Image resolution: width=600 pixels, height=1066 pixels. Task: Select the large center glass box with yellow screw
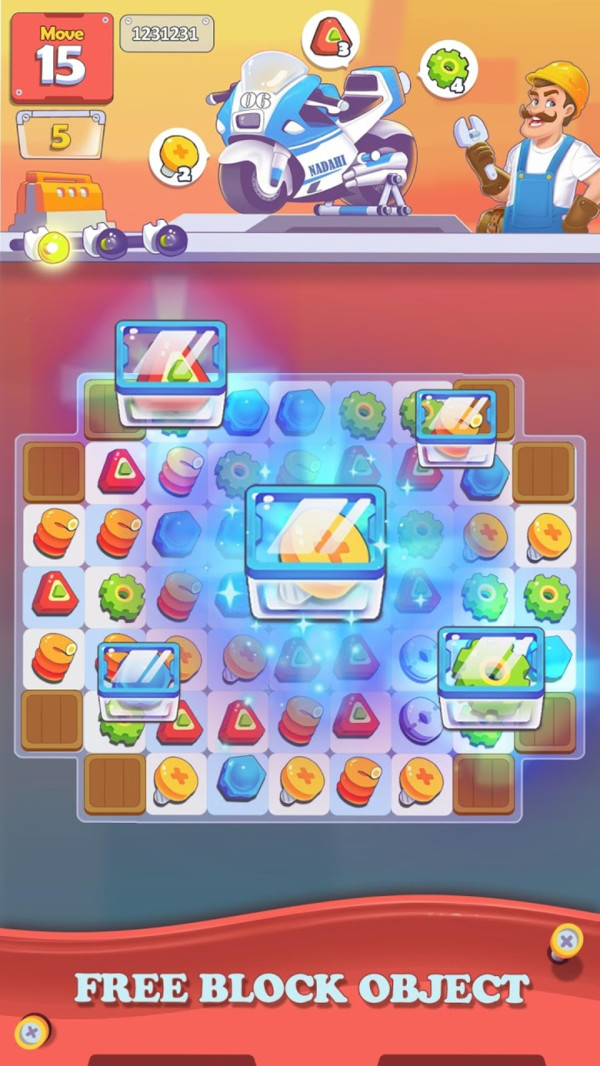tap(316, 552)
